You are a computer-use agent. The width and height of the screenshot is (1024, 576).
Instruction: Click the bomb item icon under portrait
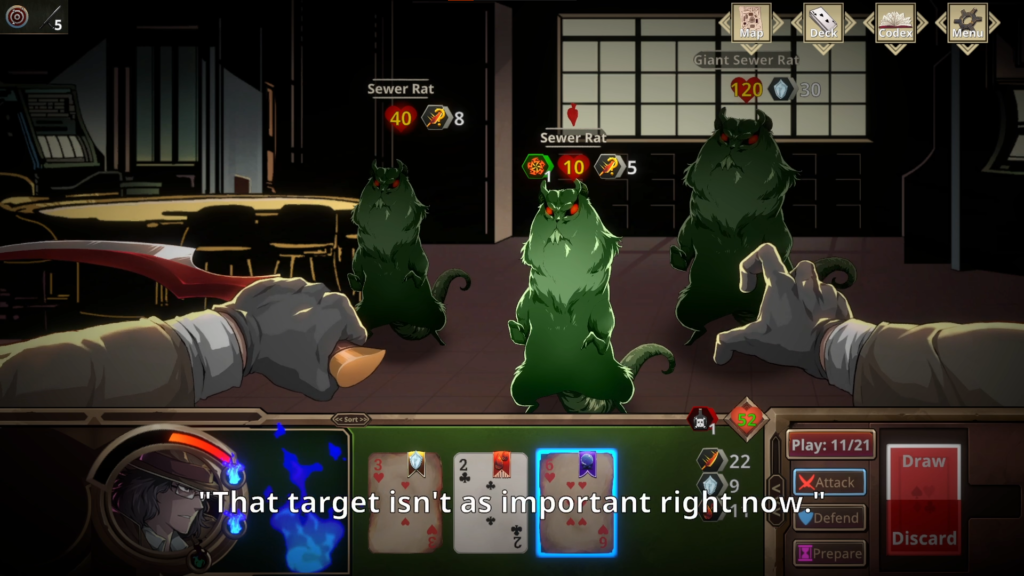click(199, 558)
